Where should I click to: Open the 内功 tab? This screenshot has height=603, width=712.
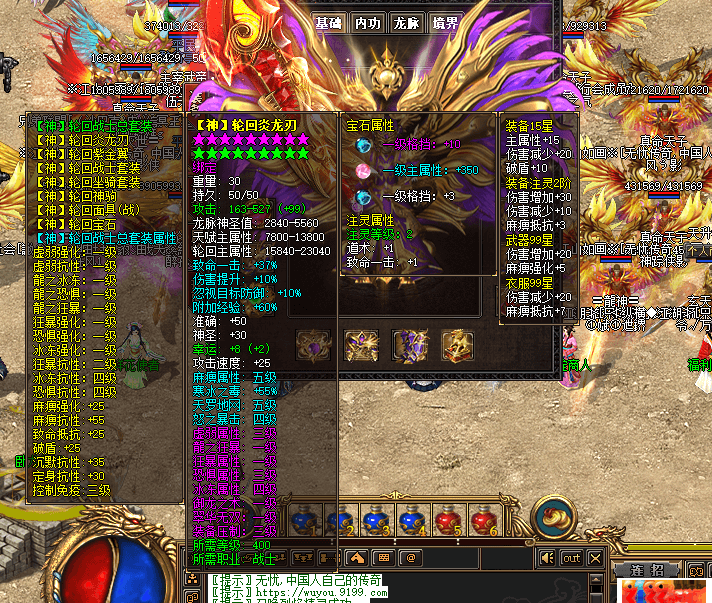(x=368, y=24)
